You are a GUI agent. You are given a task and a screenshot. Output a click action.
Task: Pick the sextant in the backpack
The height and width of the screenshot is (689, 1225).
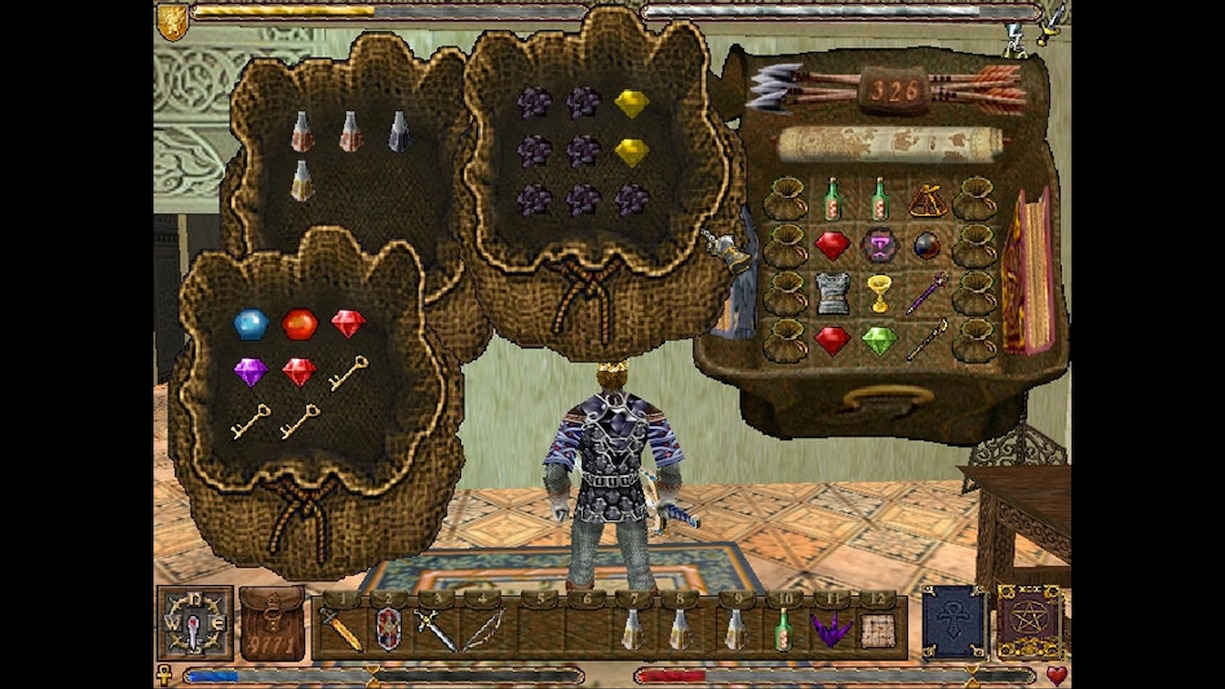click(x=928, y=201)
